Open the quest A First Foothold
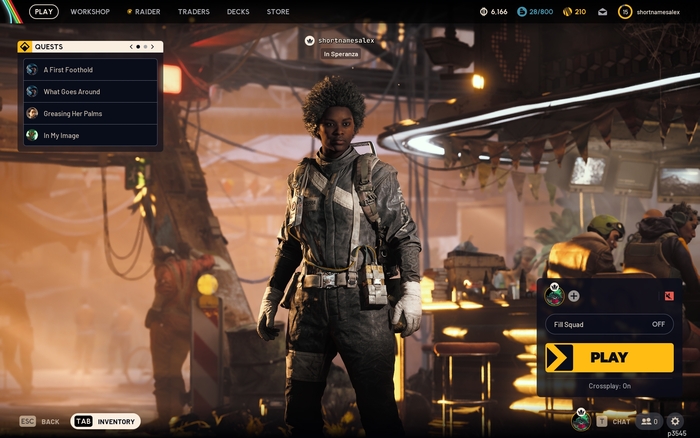The image size is (700, 438). 91,70
